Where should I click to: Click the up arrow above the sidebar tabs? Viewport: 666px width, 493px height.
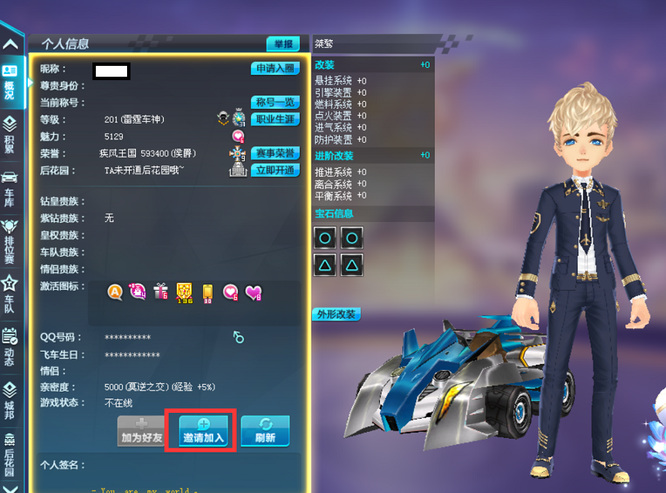click(10, 44)
